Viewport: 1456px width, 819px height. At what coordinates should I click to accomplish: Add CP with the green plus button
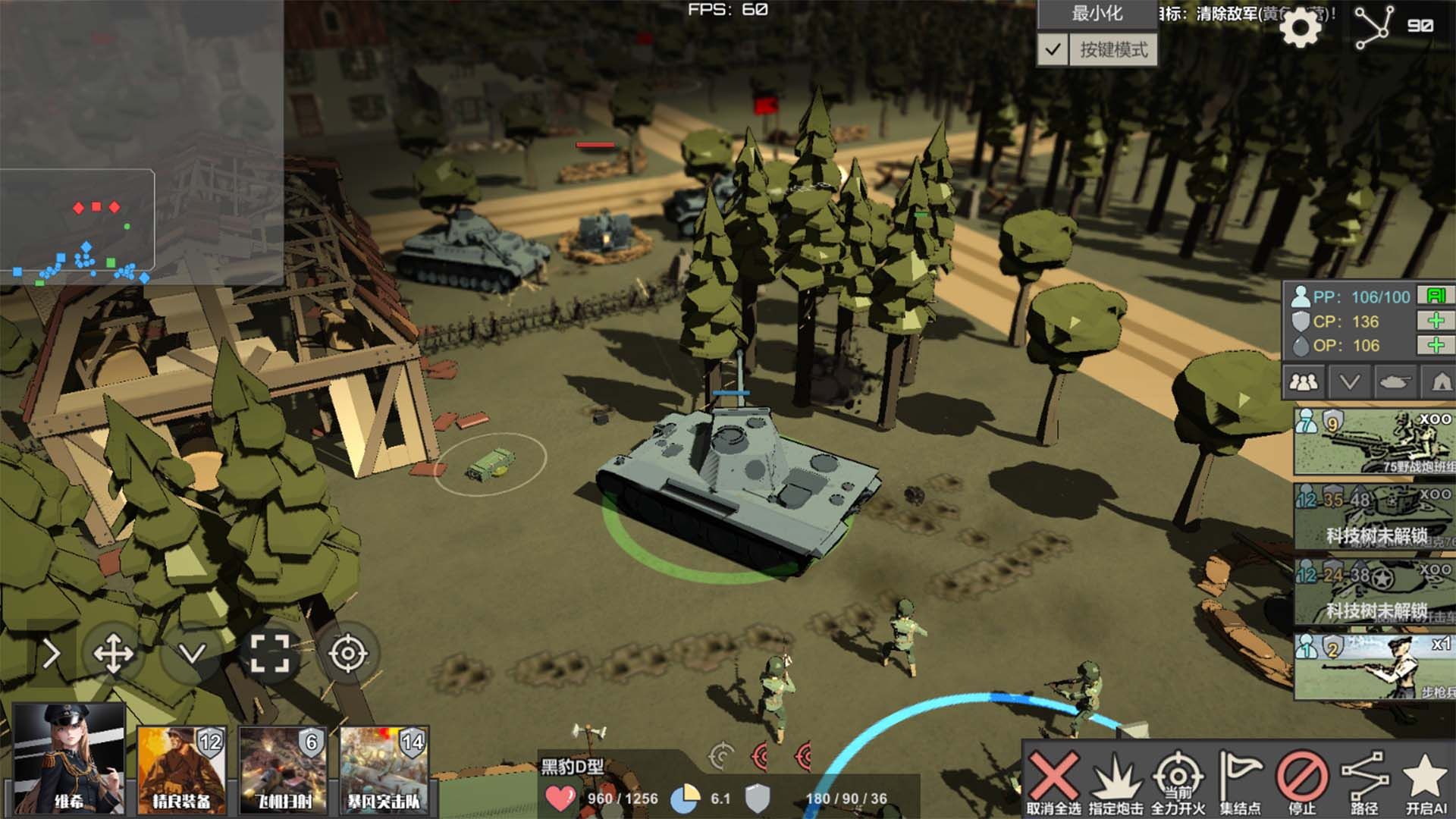tap(1436, 321)
